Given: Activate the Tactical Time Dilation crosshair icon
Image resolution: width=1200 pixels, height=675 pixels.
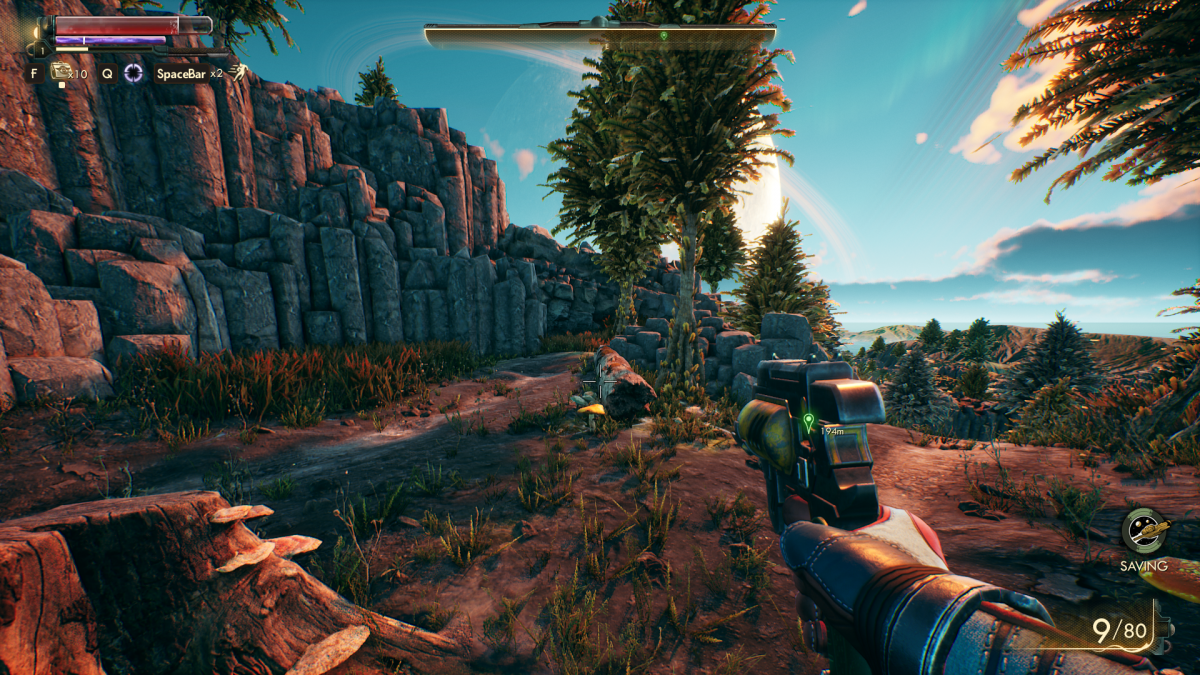Looking at the screenshot, I should pyautogui.click(x=133, y=72).
